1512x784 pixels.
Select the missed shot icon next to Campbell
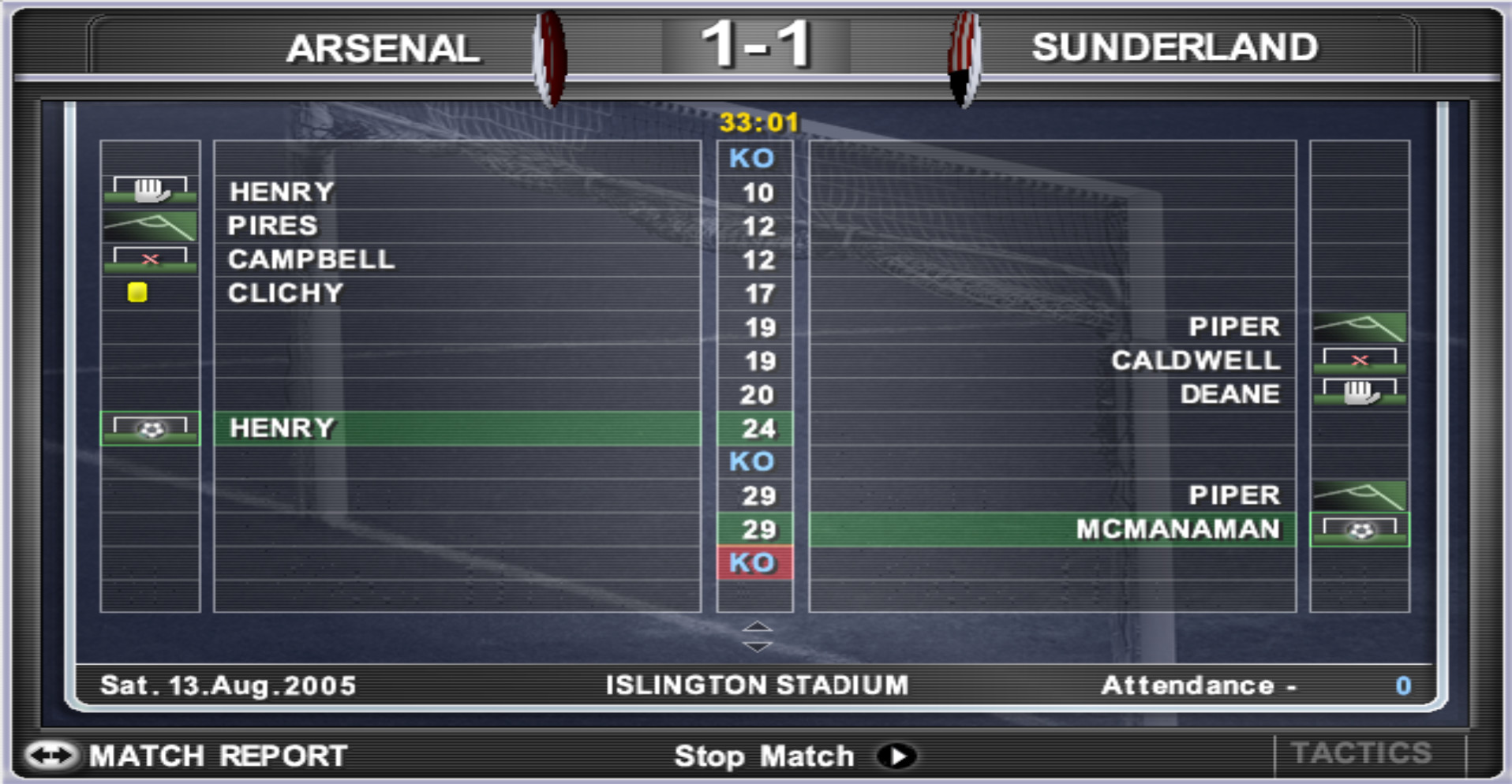pyautogui.click(x=149, y=258)
